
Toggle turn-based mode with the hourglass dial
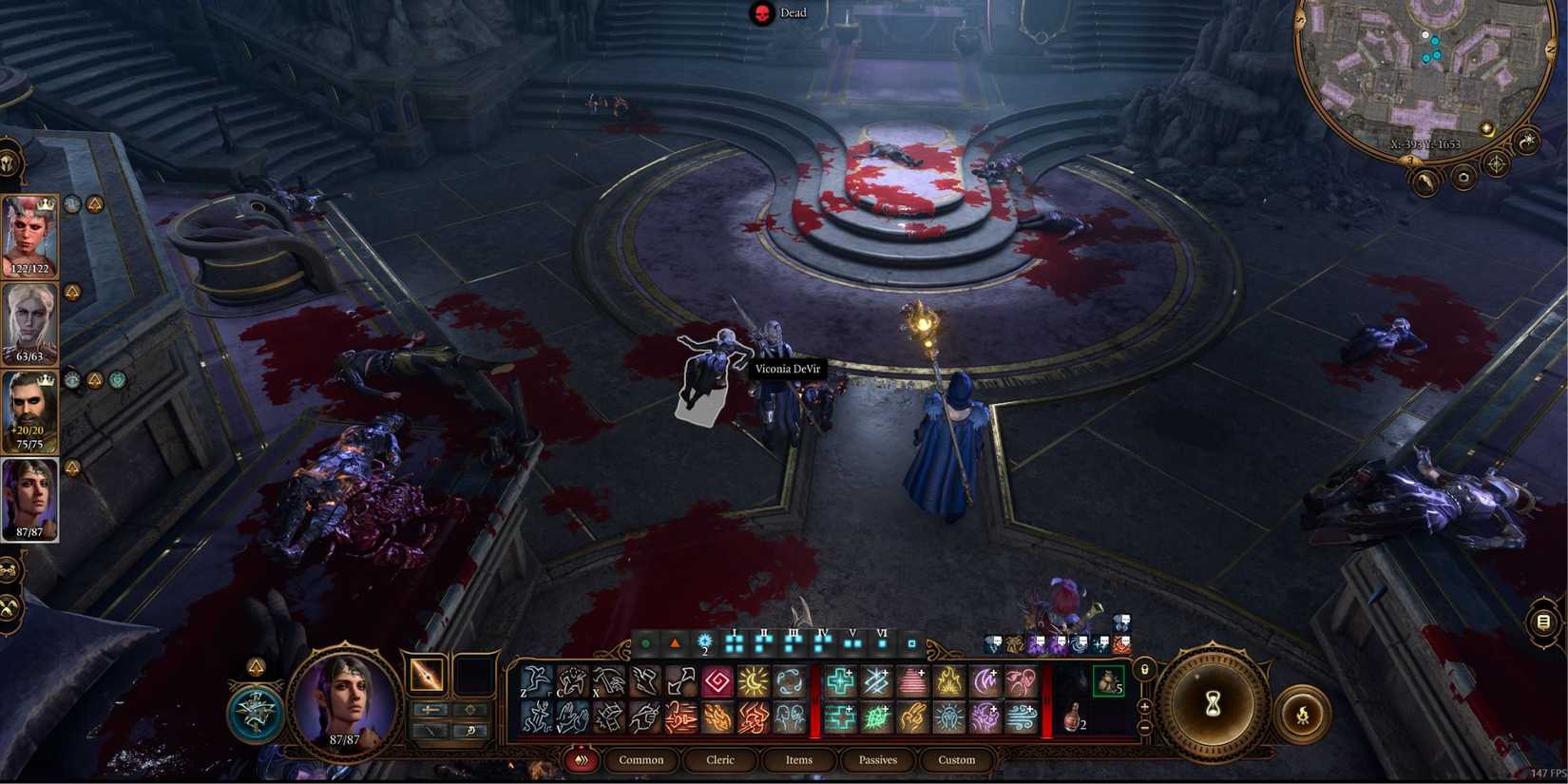tap(1213, 703)
